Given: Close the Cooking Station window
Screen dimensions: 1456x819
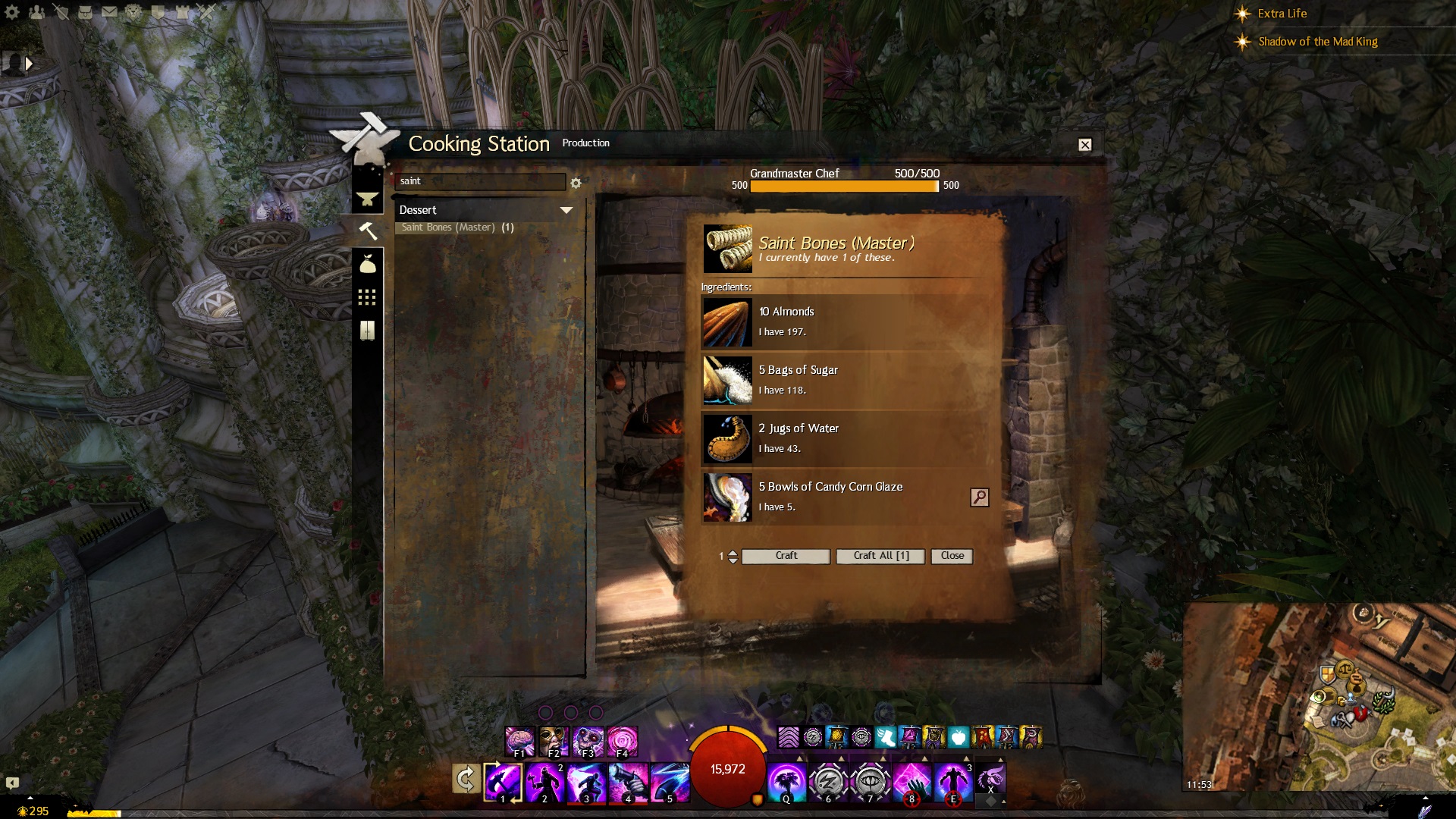Looking at the screenshot, I should click(x=1085, y=145).
